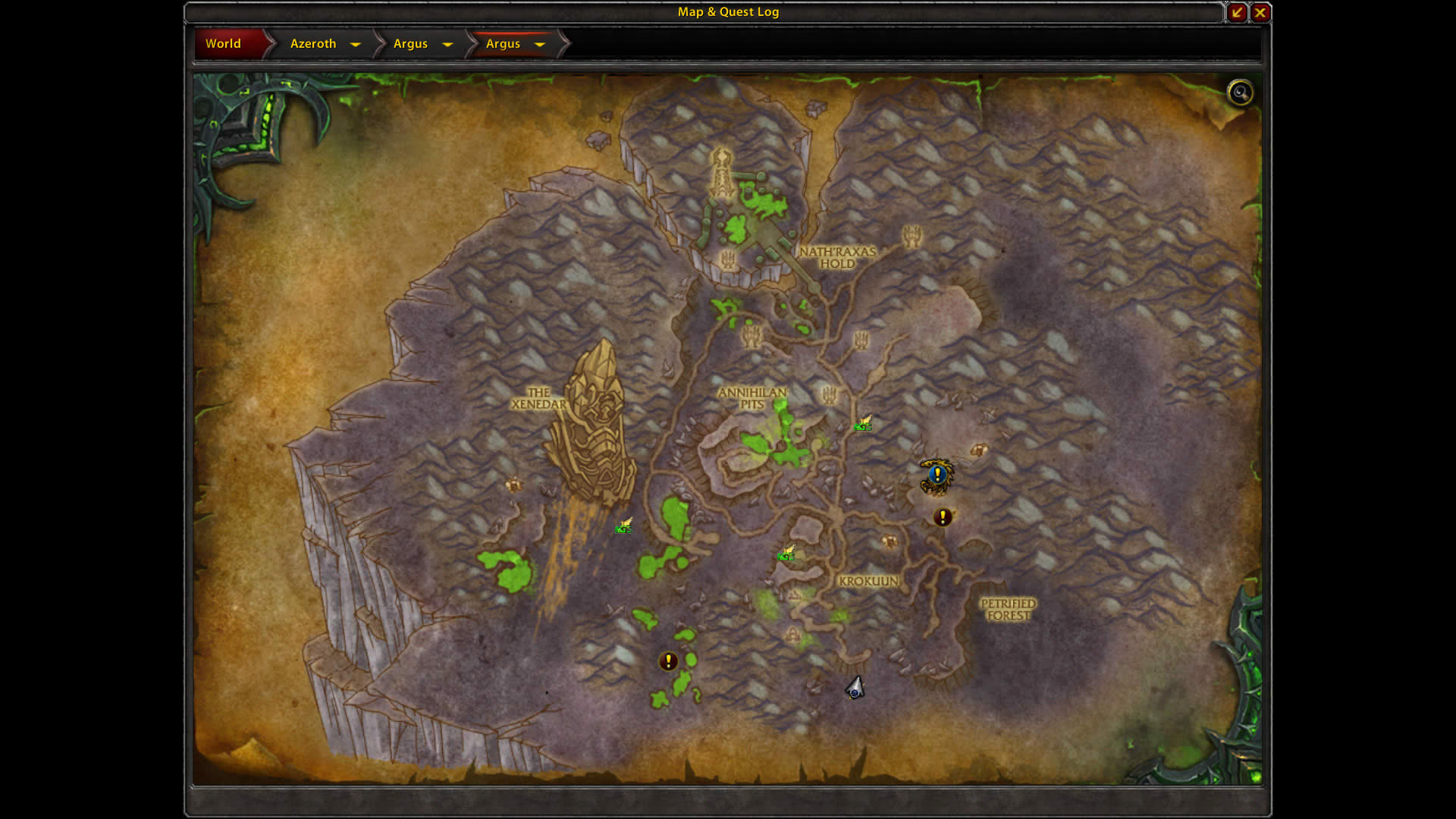This screenshot has height=819, width=1456.
Task: Click the maximize arrows button on the title bar
Action: click(x=1236, y=12)
